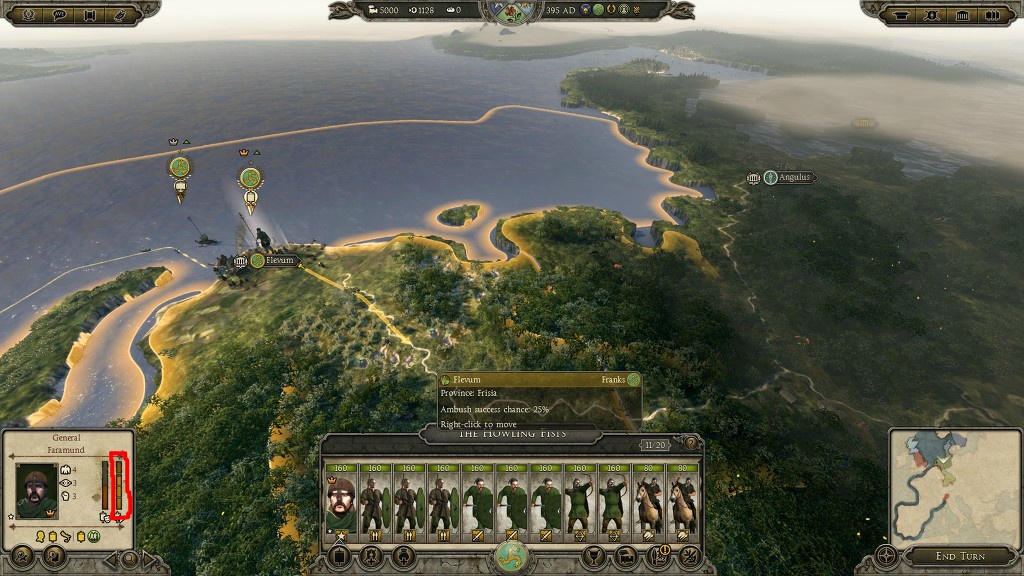Open the faction crest at top center
Image resolution: width=1024 pixels, height=576 pixels.
click(511, 12)
